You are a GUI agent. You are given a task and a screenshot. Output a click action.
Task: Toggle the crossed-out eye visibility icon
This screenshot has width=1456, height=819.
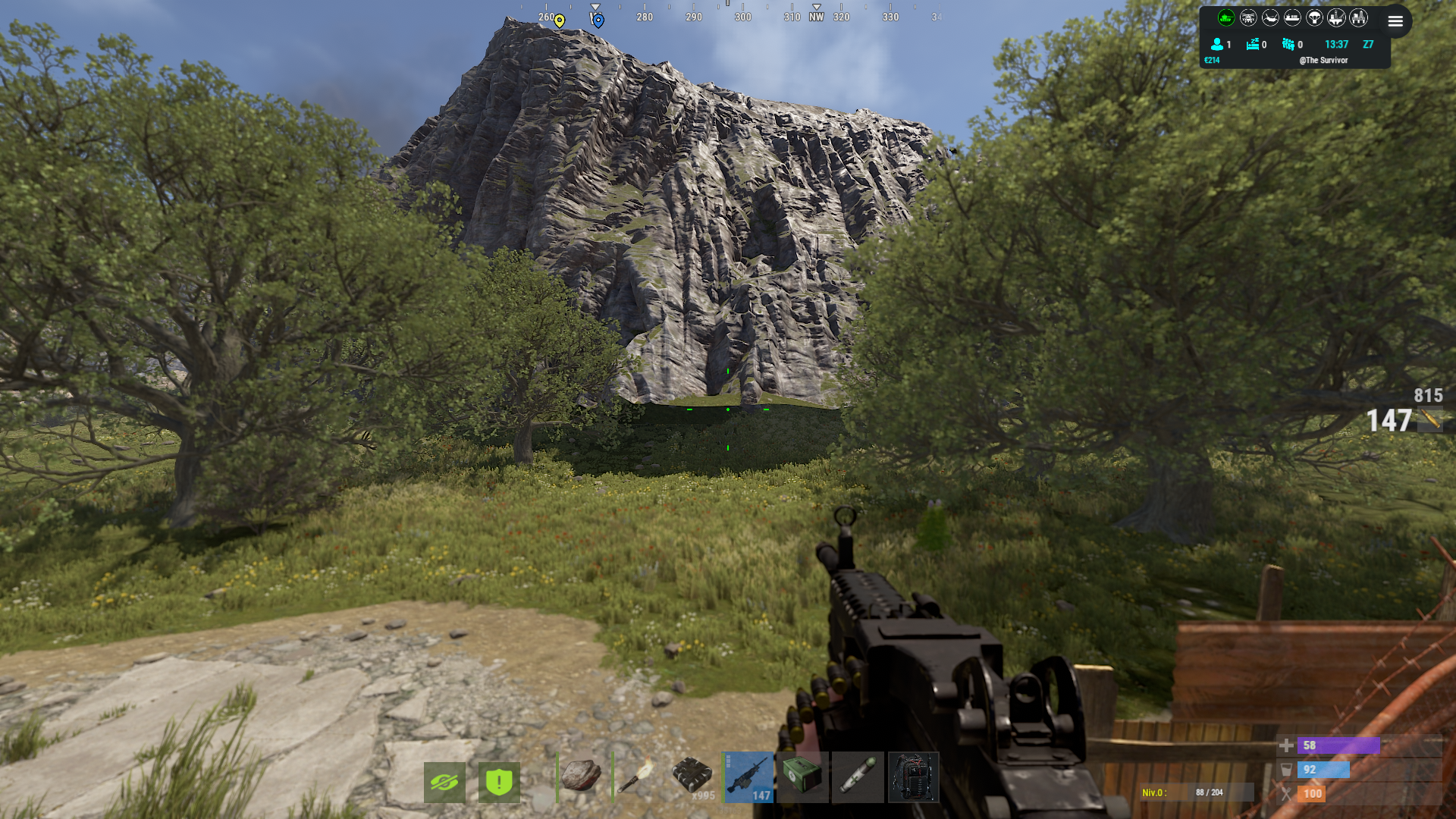click(444, 782)
